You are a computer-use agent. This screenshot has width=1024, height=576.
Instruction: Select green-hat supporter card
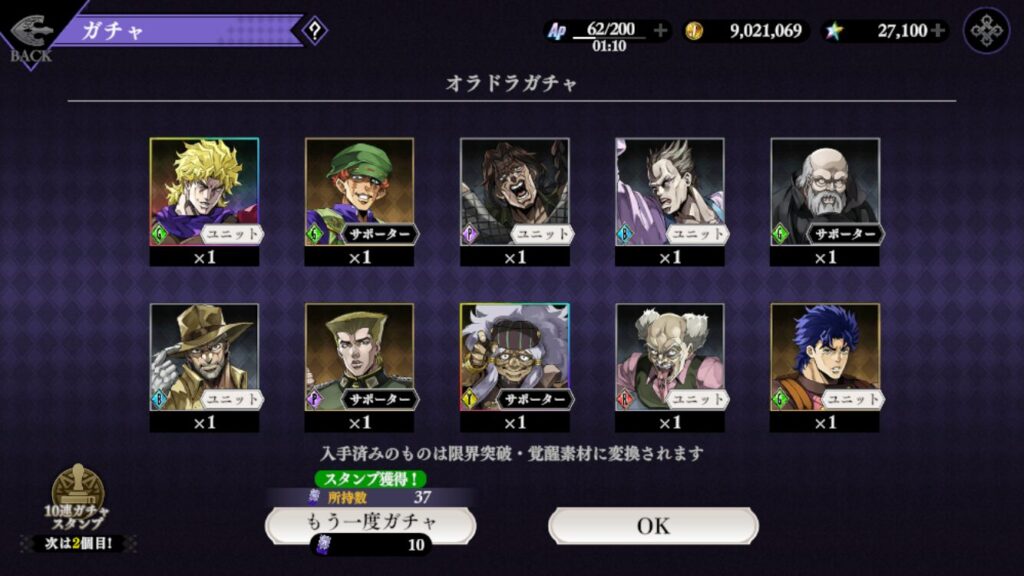coord(359,192)
